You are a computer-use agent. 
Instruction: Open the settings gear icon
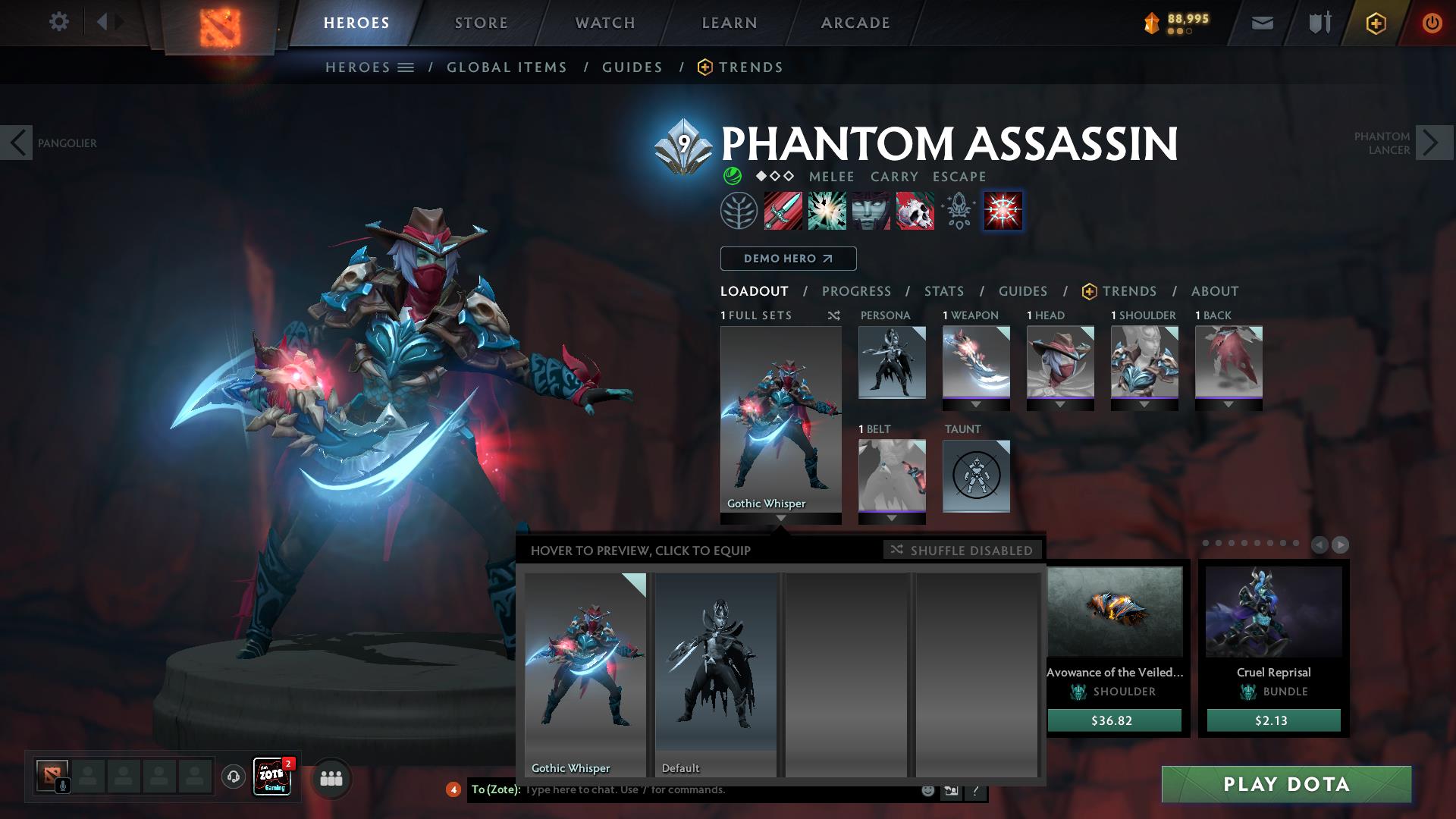pyautogui.click(x=58, y=22)
